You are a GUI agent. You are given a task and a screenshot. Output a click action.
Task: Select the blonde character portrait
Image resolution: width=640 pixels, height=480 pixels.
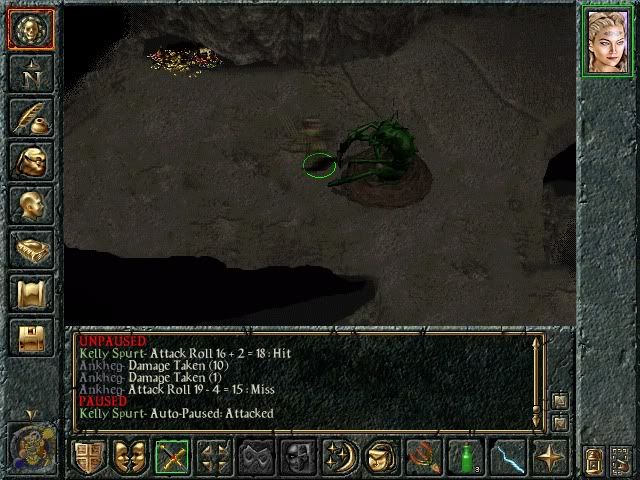click(x=608, y=41)
